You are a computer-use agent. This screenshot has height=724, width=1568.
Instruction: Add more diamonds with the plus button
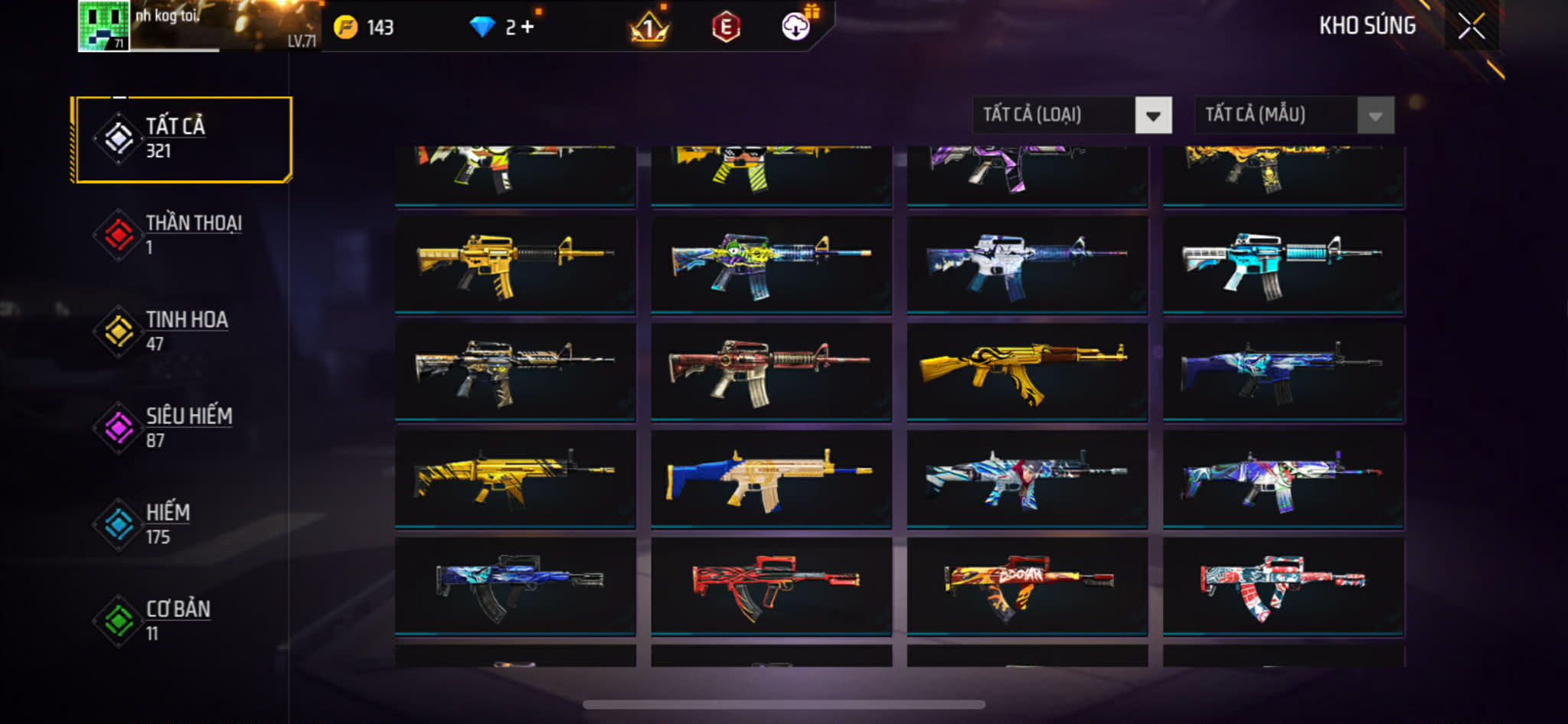tap(528, 27)
